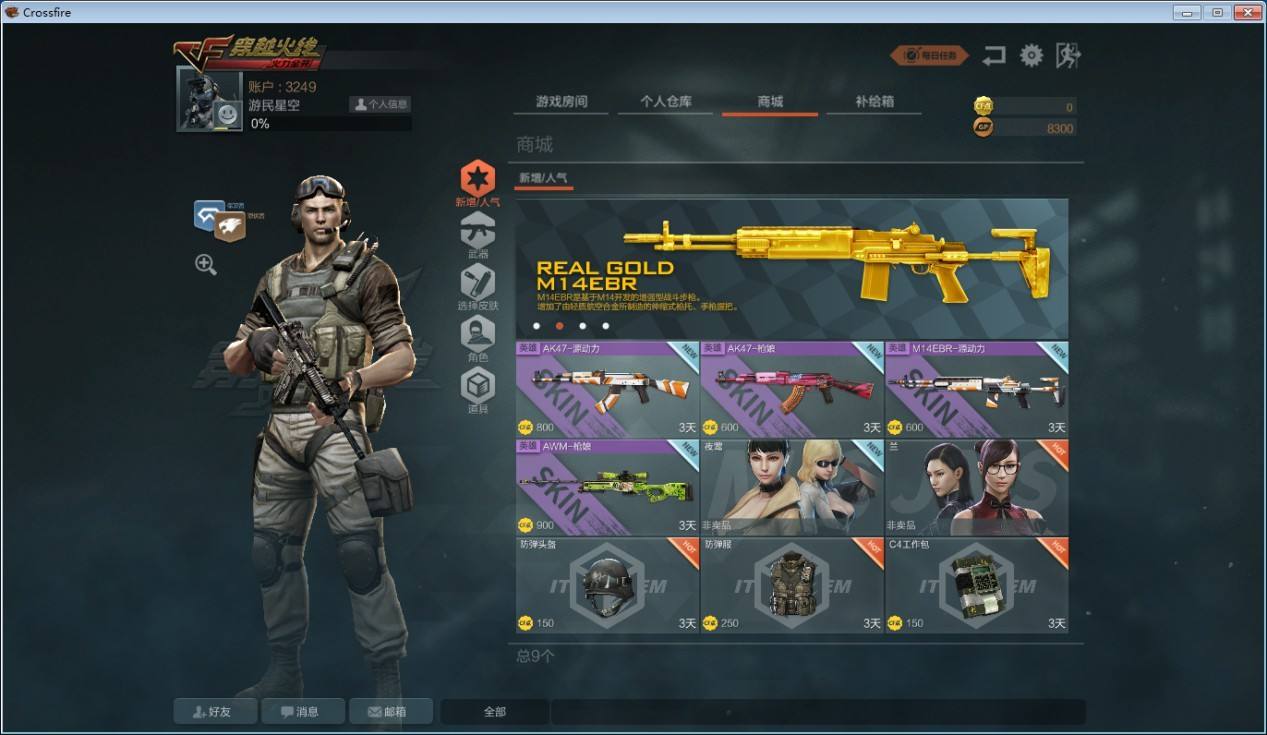Open the gear settings icon
Viewport: 1267px width, 735px height.
(x=1031, y=56)
